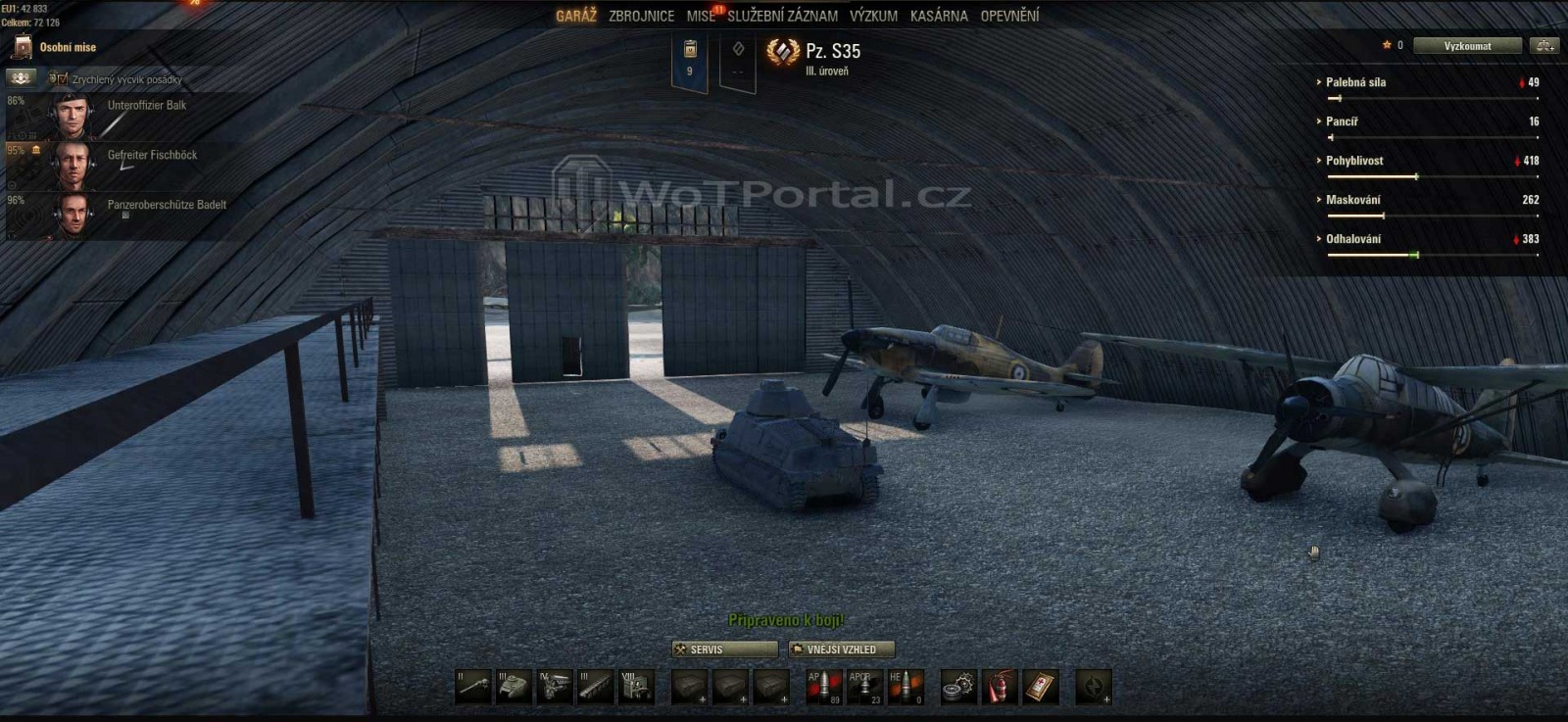
Task: Choose the fire extinguisher consumable slot
Action: 1000,687
